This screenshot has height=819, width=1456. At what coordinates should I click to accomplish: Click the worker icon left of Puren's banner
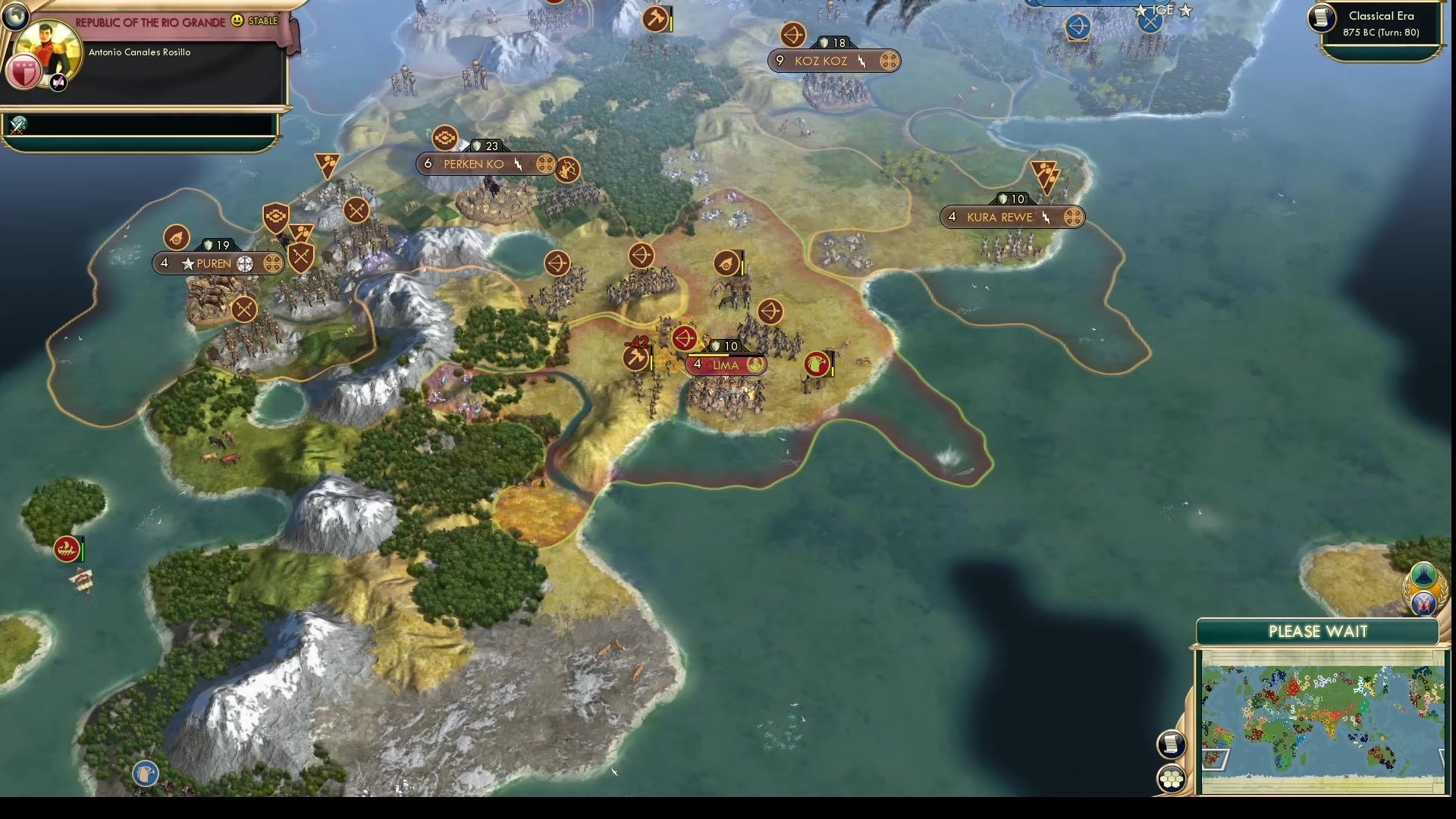pyautogui.click(x=177, y=237)
